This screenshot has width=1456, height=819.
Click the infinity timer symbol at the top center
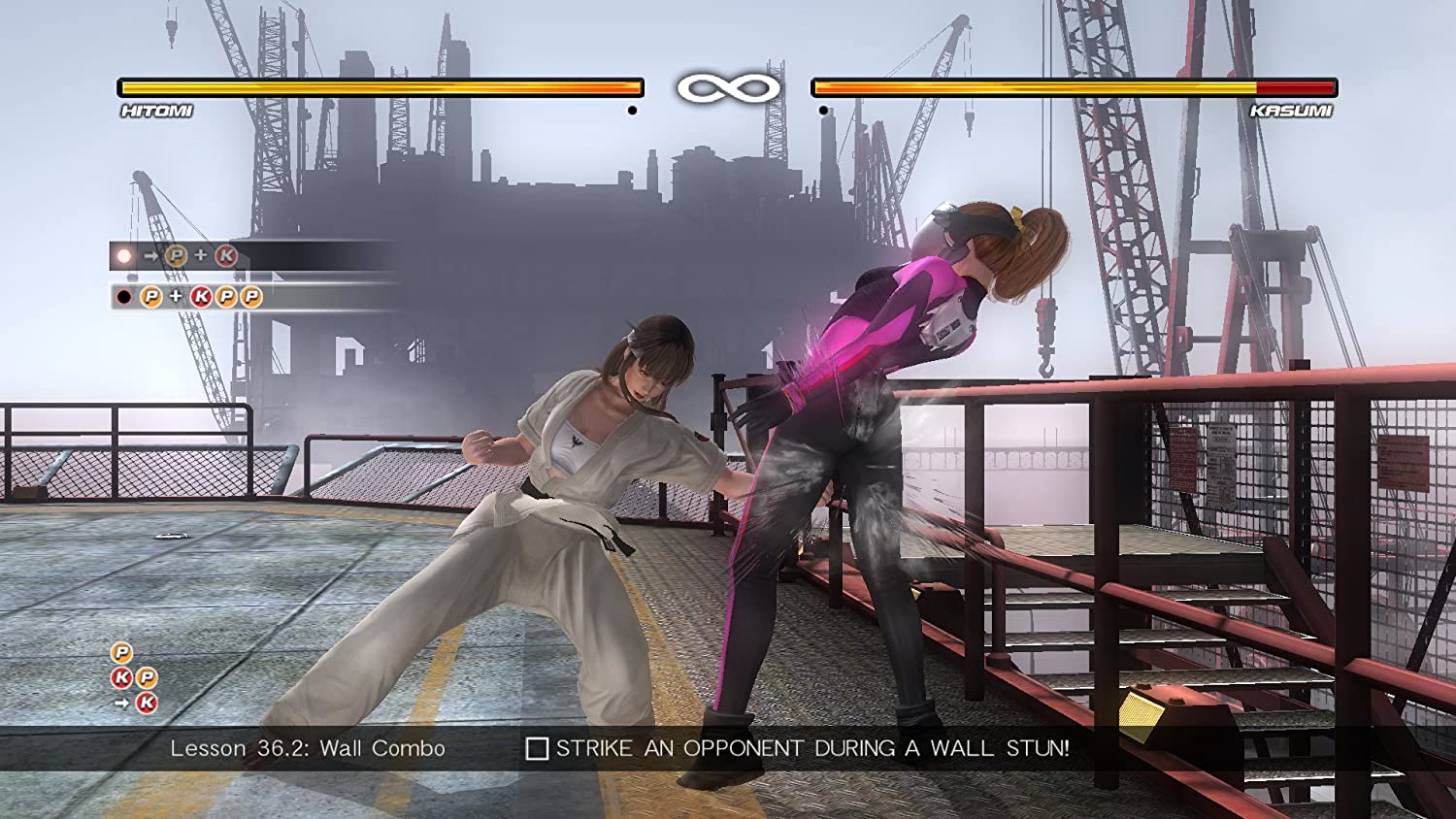(x=730, y=87)
